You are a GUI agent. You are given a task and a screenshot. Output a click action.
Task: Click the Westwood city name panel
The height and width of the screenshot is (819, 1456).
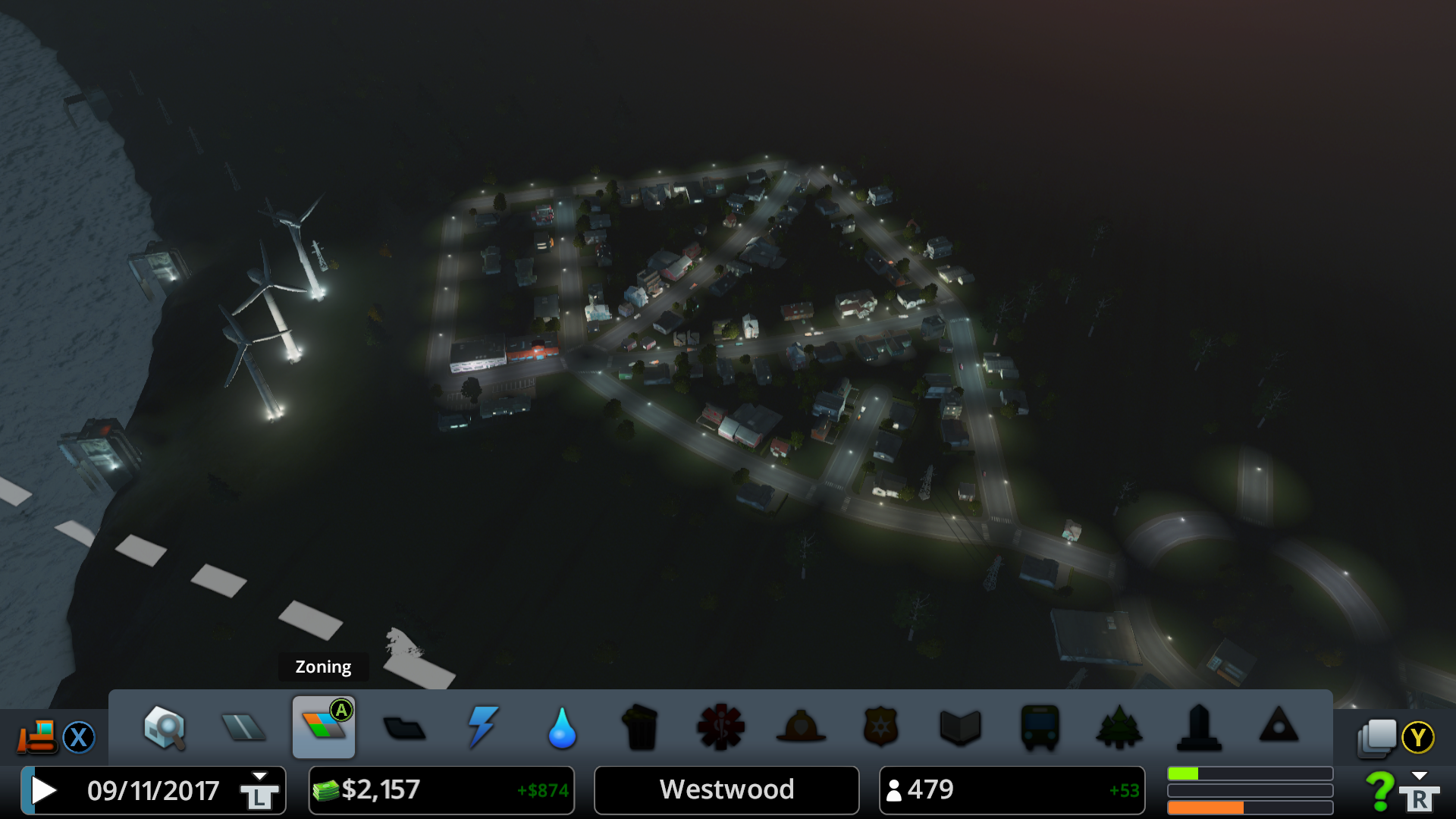pyautogui.click(x=726, y=790)
